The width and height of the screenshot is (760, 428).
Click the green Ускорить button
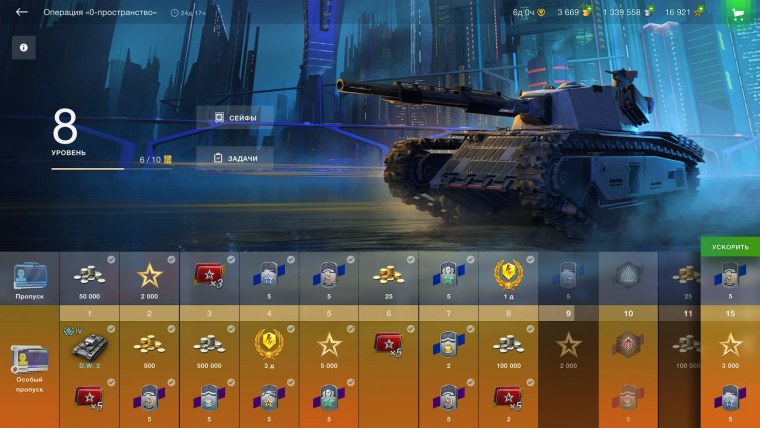coord(730,246)
